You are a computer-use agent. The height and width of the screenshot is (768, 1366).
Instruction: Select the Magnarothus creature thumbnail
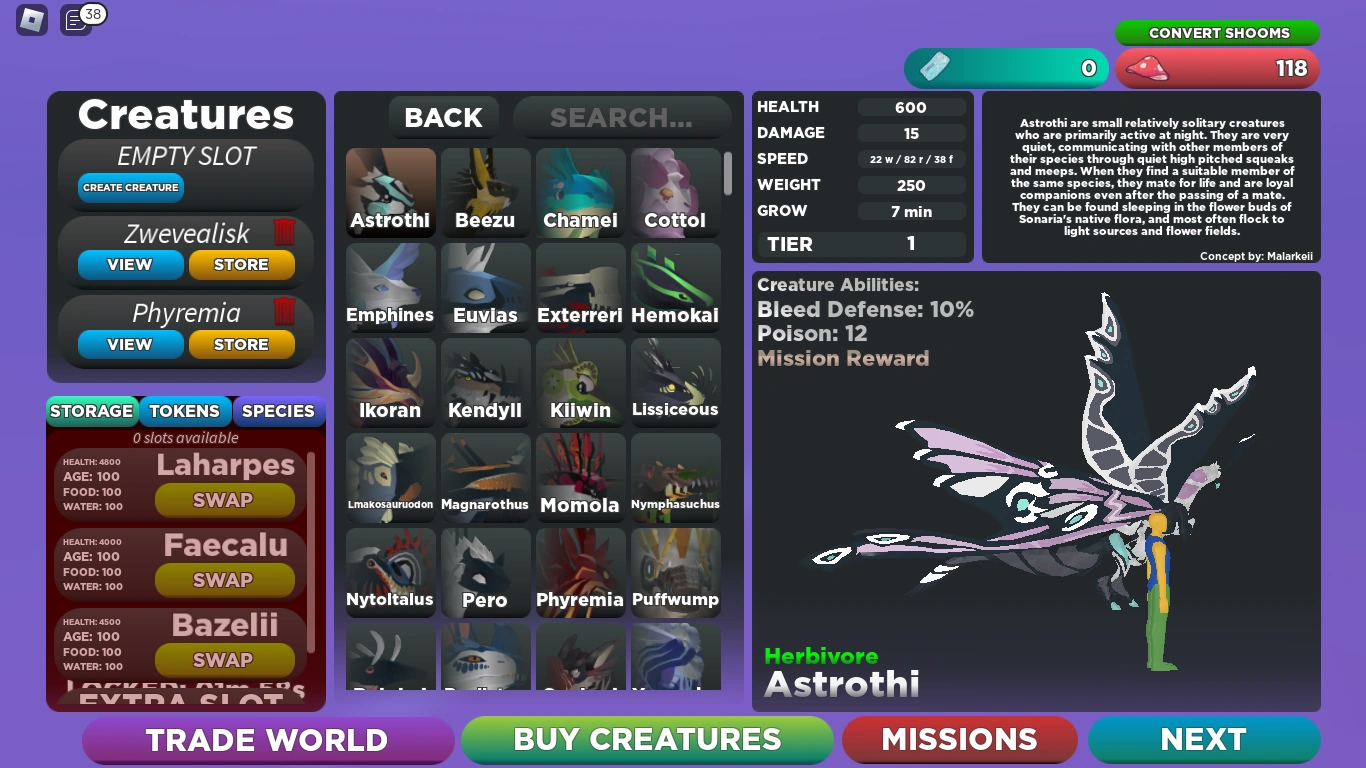point(485,477)
